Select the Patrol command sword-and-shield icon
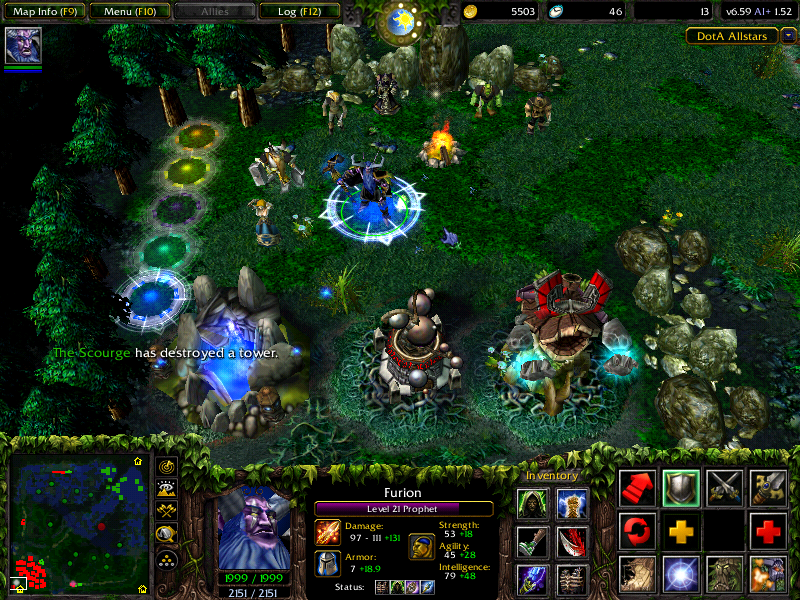 tap(768, 487)
